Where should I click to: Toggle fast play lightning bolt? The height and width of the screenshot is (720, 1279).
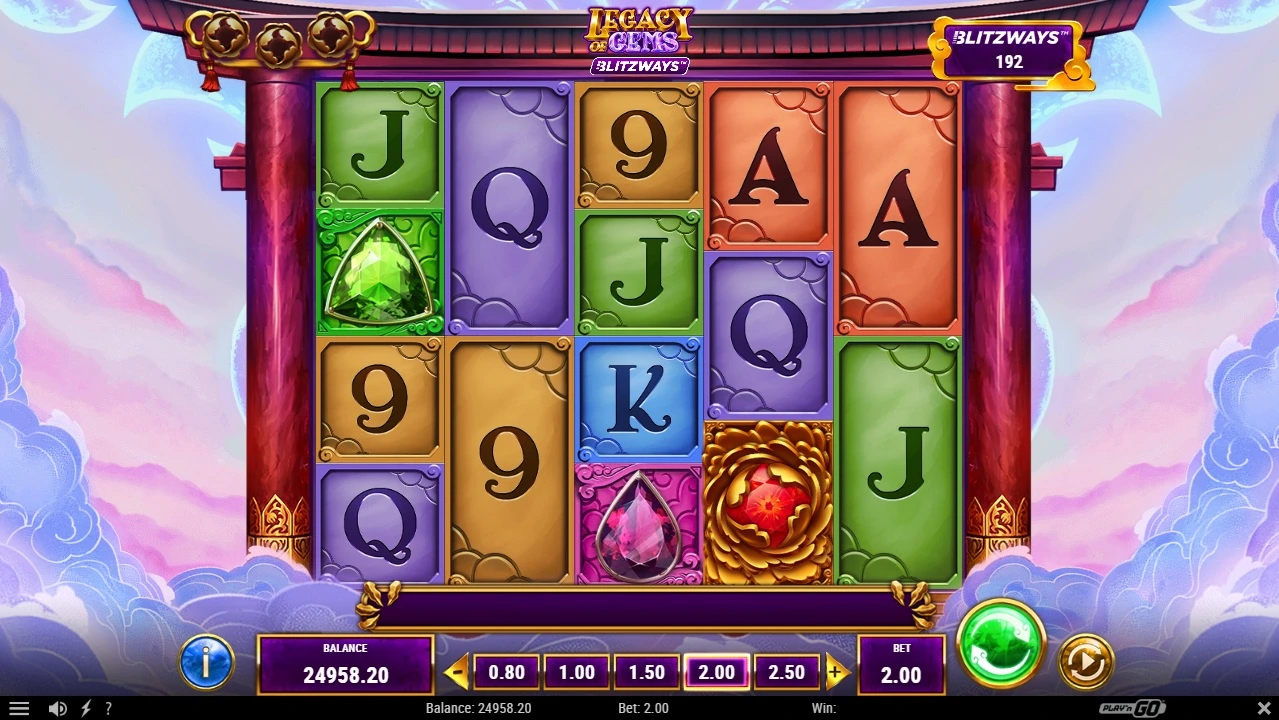[x=86, y=708]
